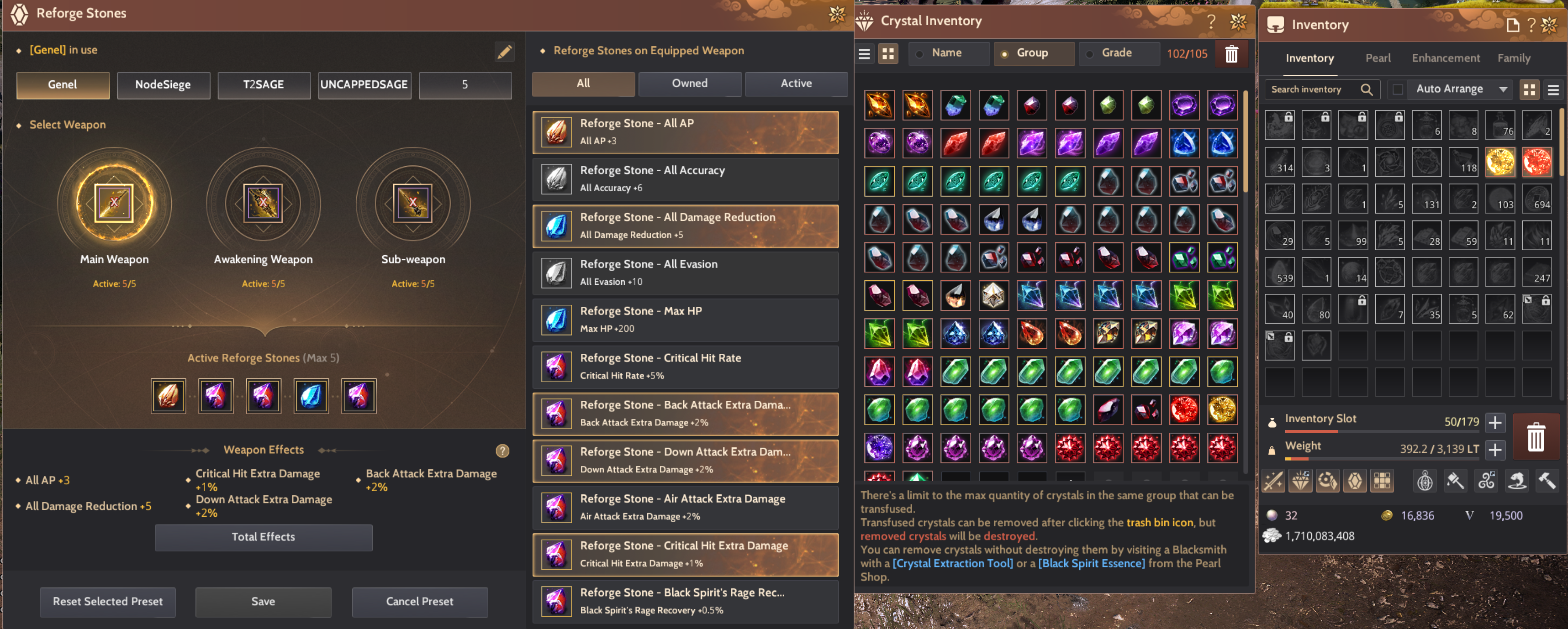Select the Active reforge stone filter tab
The image size is (1568, 629).
796,84
